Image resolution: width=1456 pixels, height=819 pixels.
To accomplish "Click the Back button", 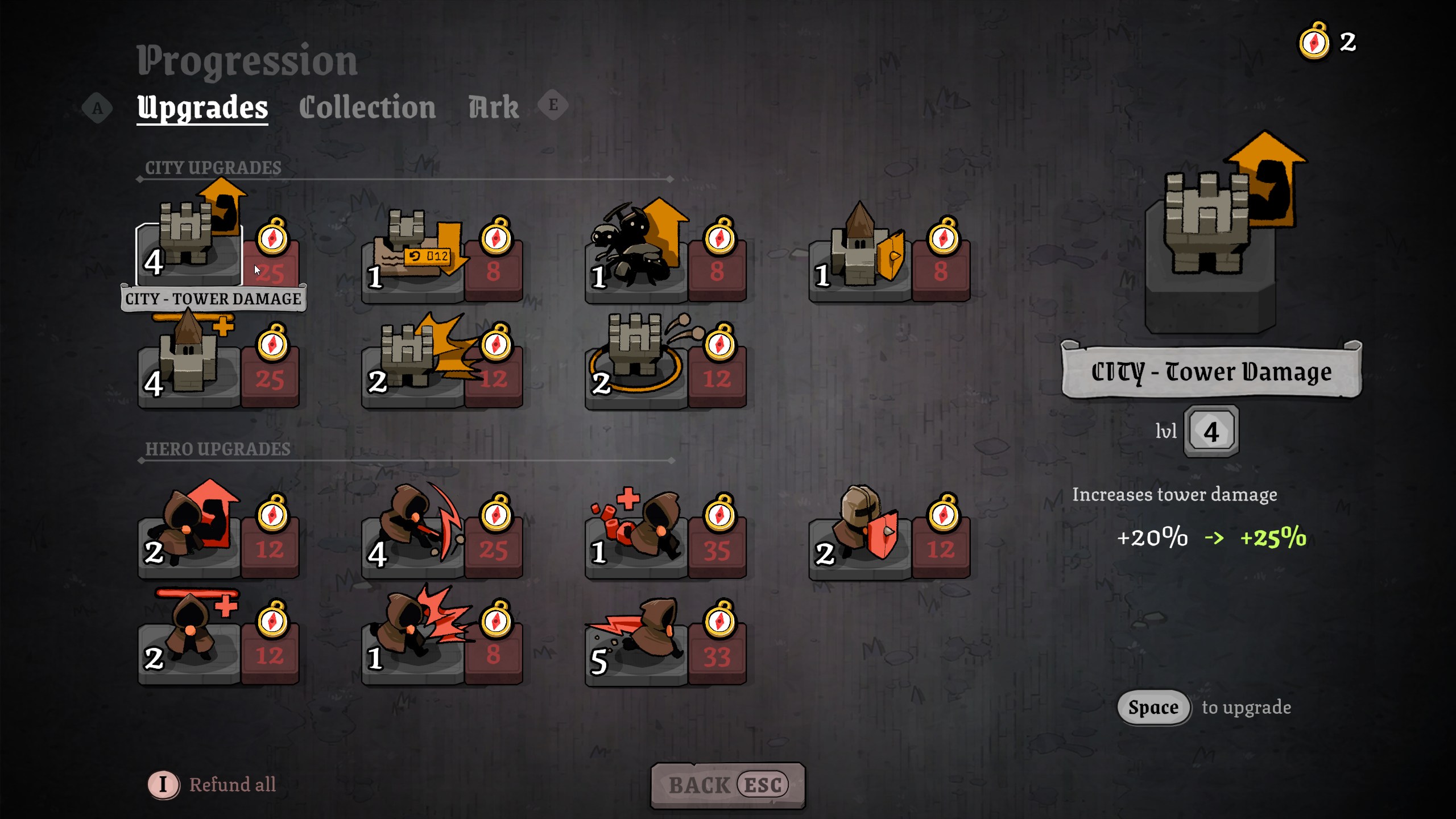I will point(727,785).
